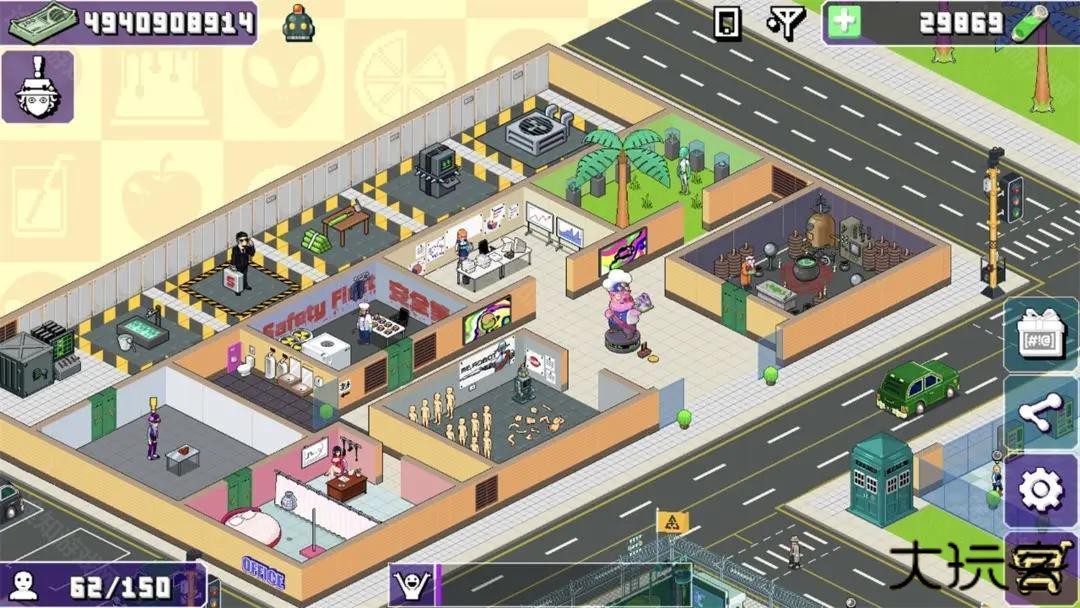Open the character alert notification
This screenshot has width=1080, height=608.
(x=37, y=87)
